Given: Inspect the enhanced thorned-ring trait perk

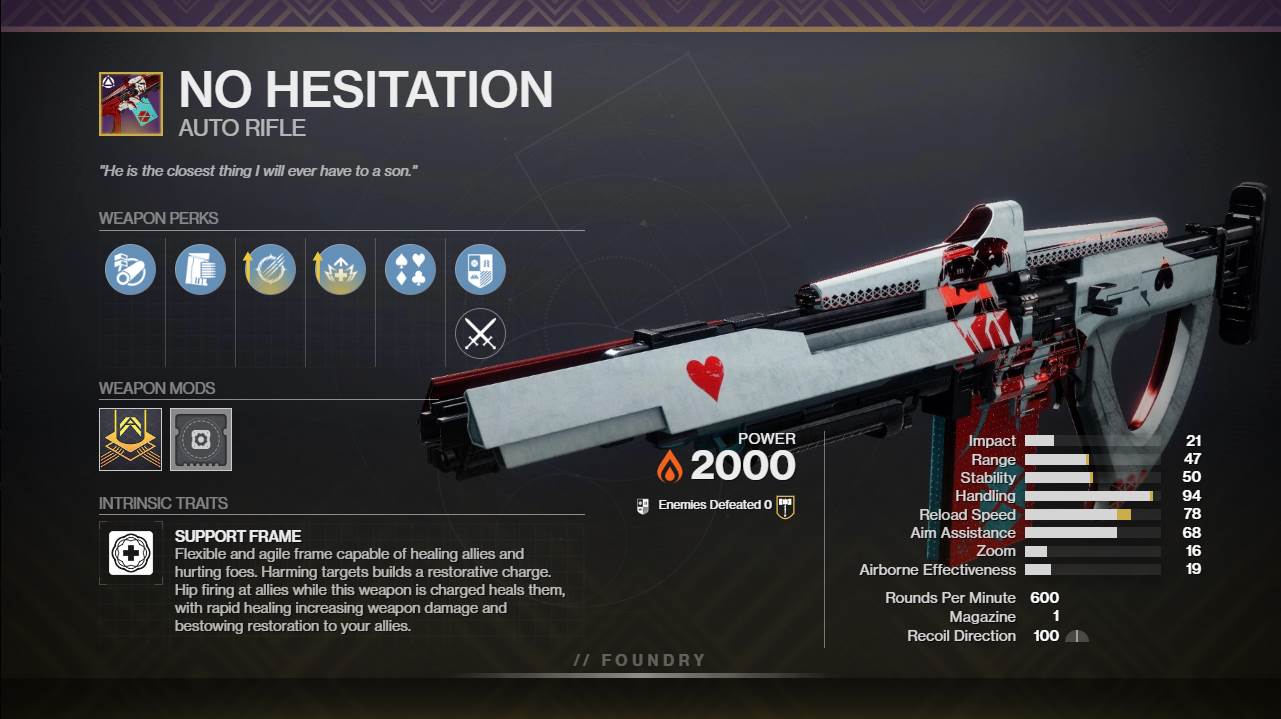Looking at the screenshot, I should click(x=270, y=270).
